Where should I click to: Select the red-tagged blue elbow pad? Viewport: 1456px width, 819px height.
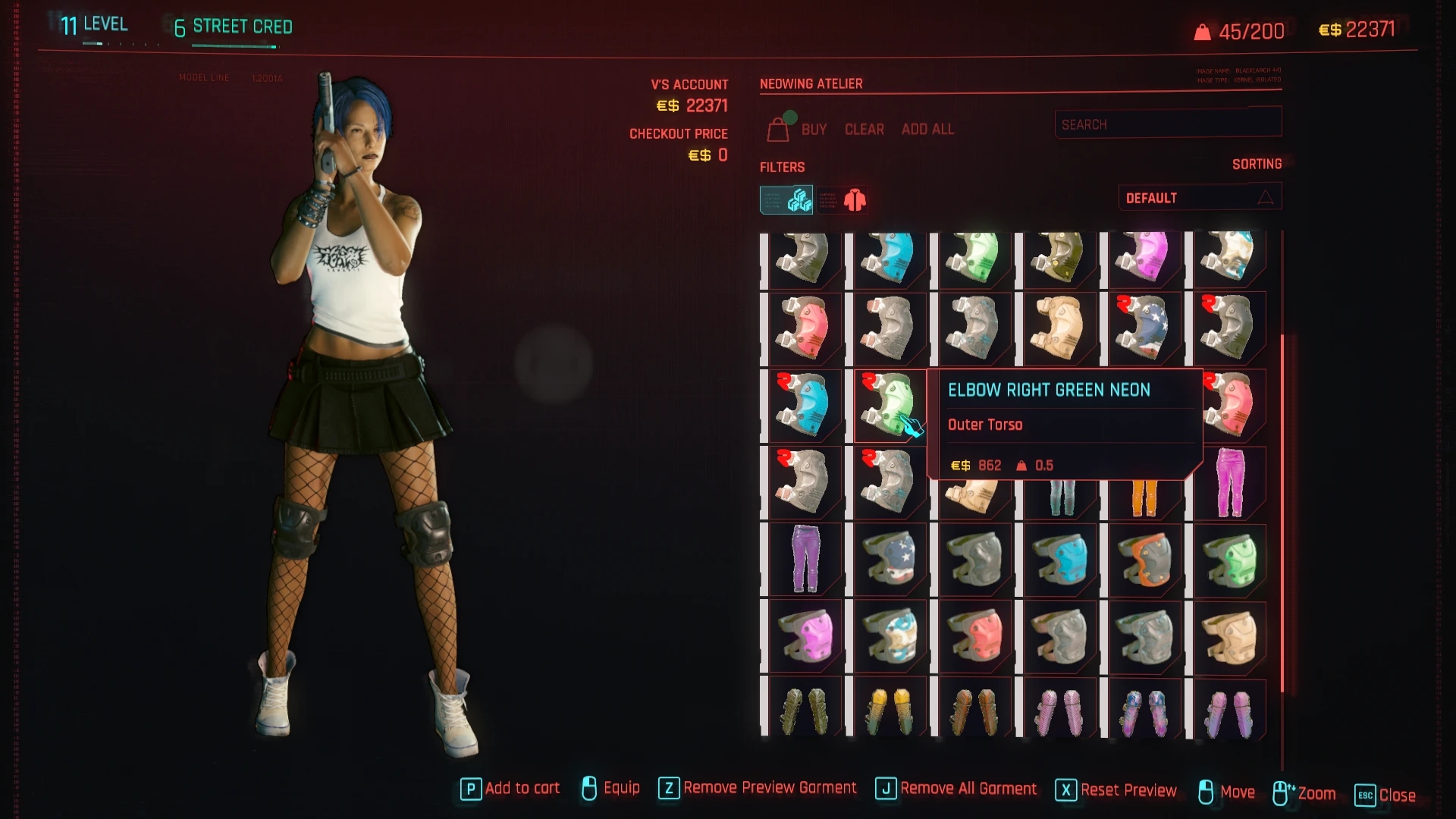802,405
